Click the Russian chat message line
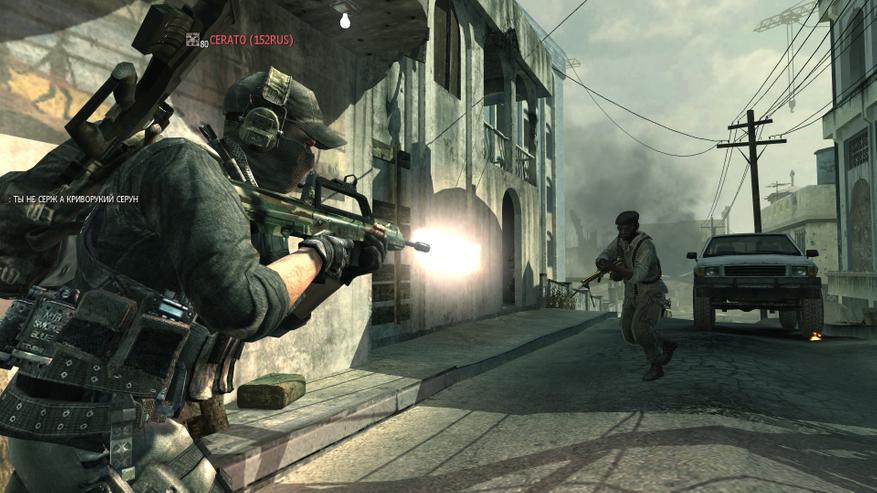 tap(74, 200)
